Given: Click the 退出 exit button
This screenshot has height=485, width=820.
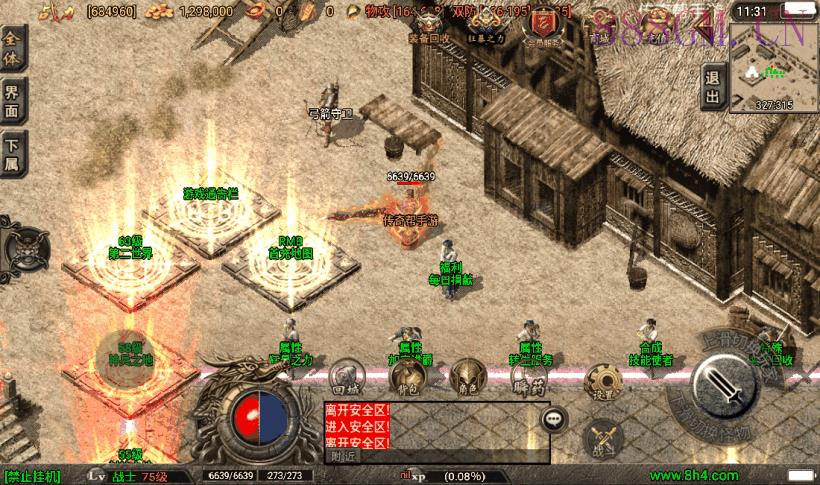Looking at the screenshot, I should [x=712, y=87].
